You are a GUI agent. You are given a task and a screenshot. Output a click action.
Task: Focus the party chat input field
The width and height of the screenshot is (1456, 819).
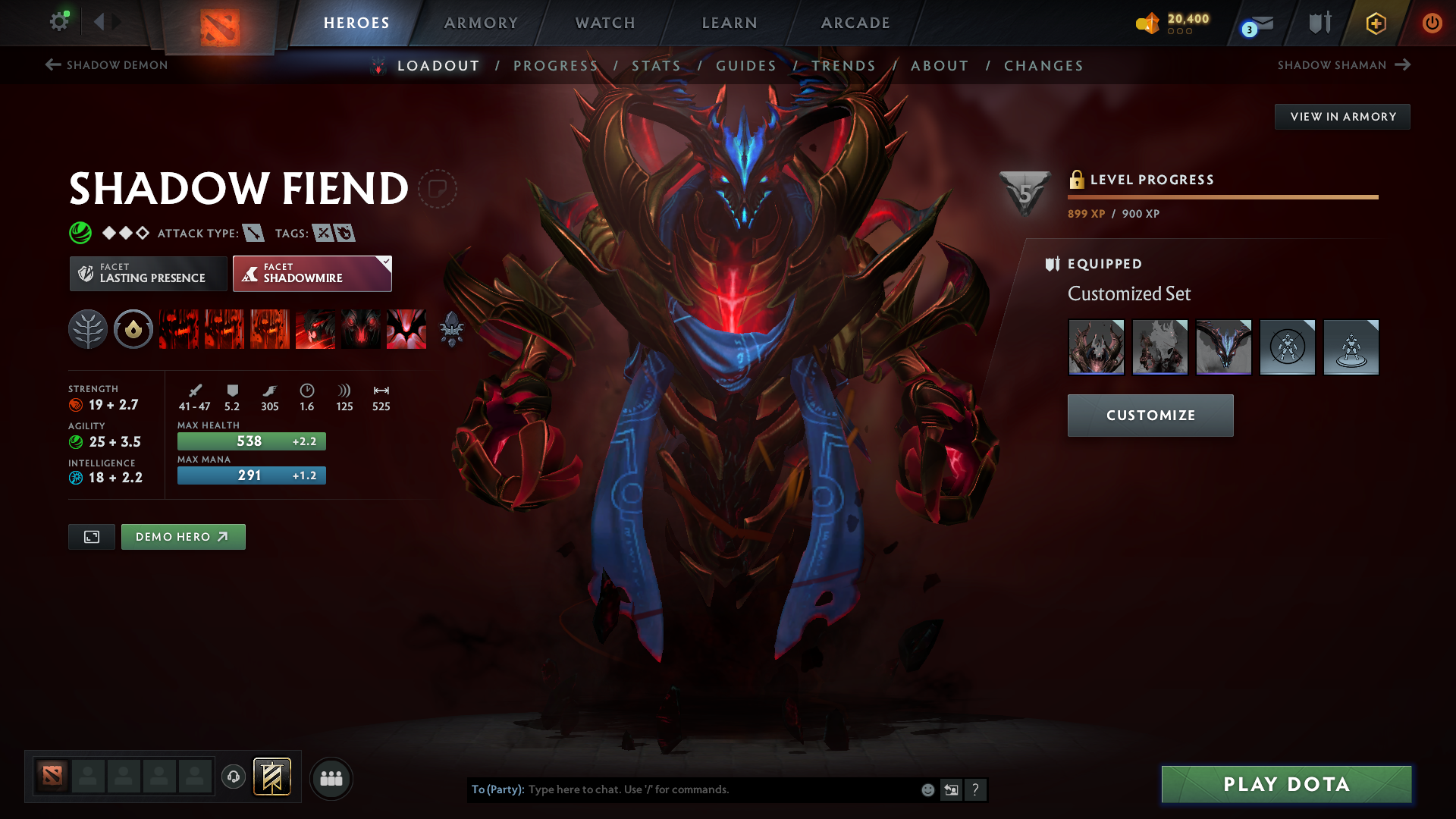[x=720, y=789]
